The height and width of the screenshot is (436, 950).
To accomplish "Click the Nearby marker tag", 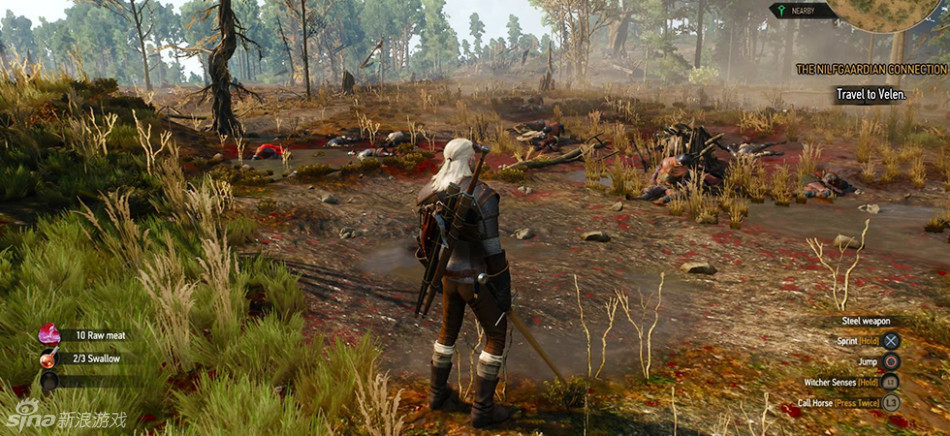I will point(799,11).
